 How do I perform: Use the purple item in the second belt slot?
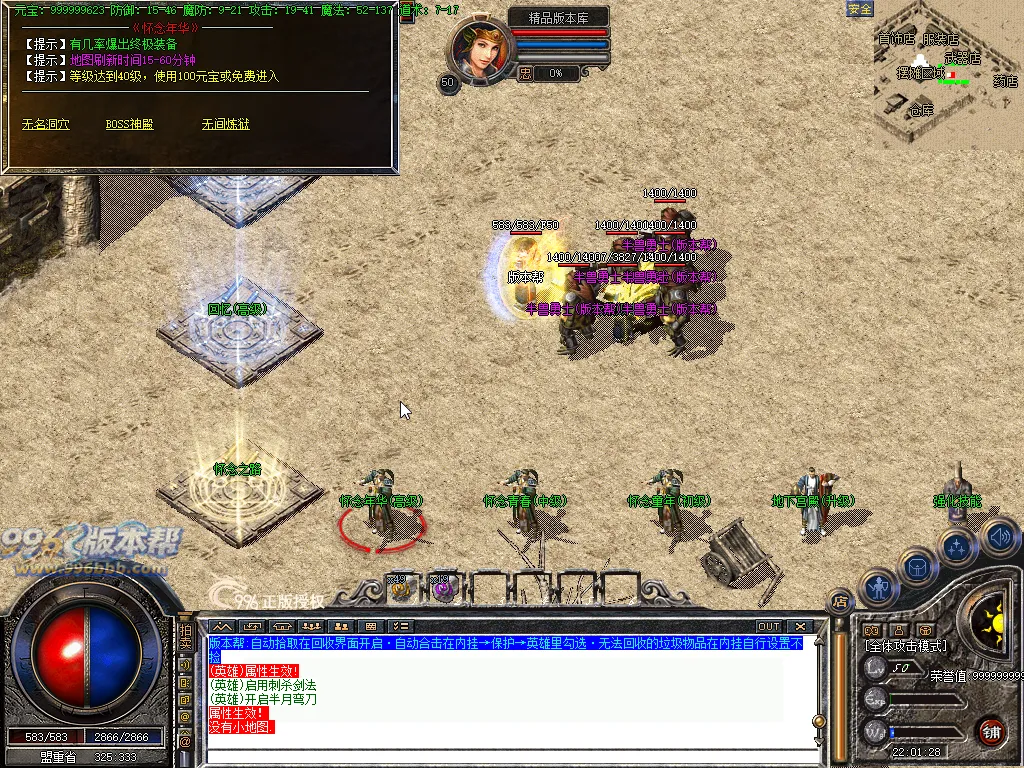tap(443, 591)
